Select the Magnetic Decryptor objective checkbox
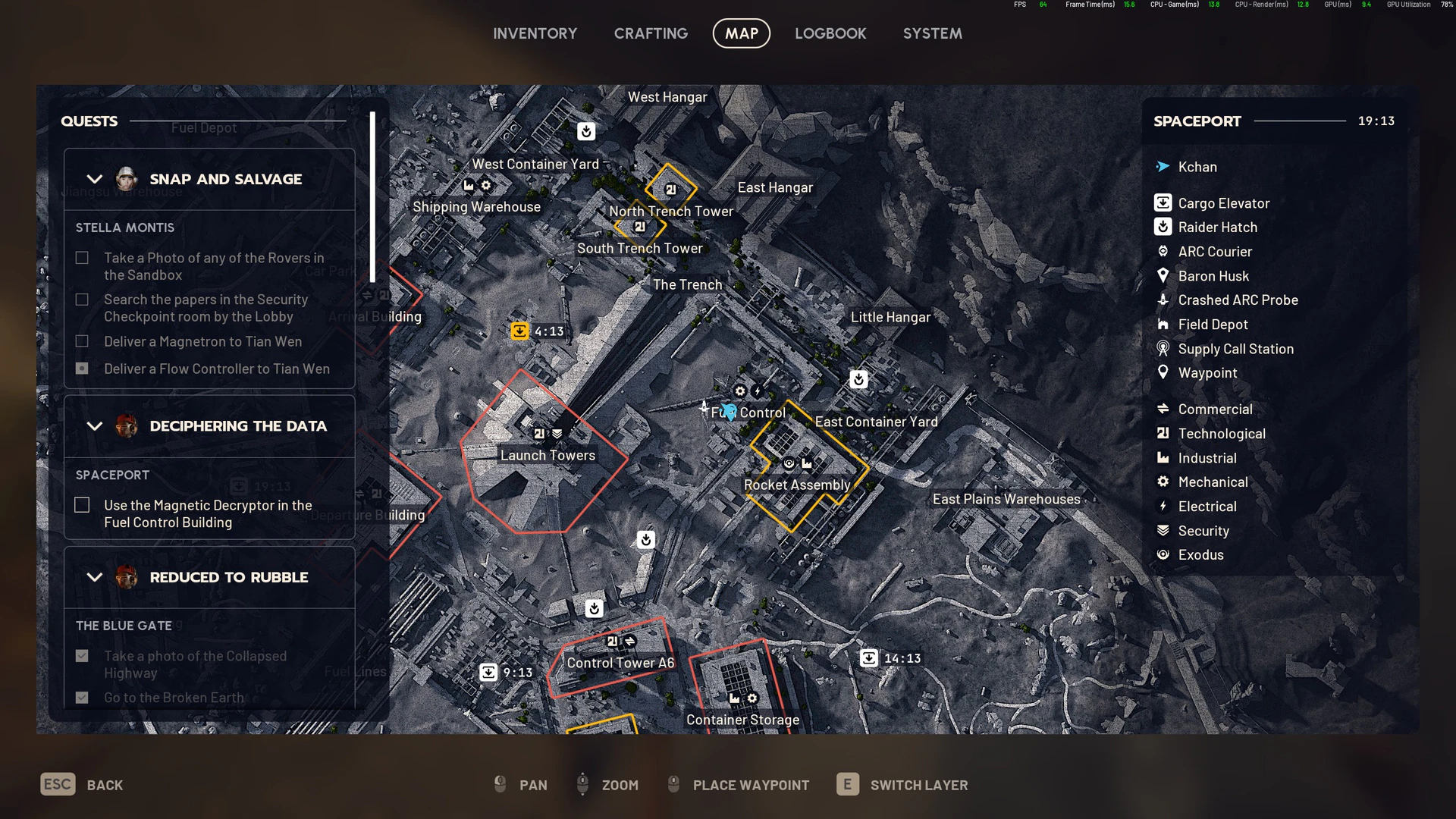Viewport: 1456px width, 819px height. (x=82, y=505)
